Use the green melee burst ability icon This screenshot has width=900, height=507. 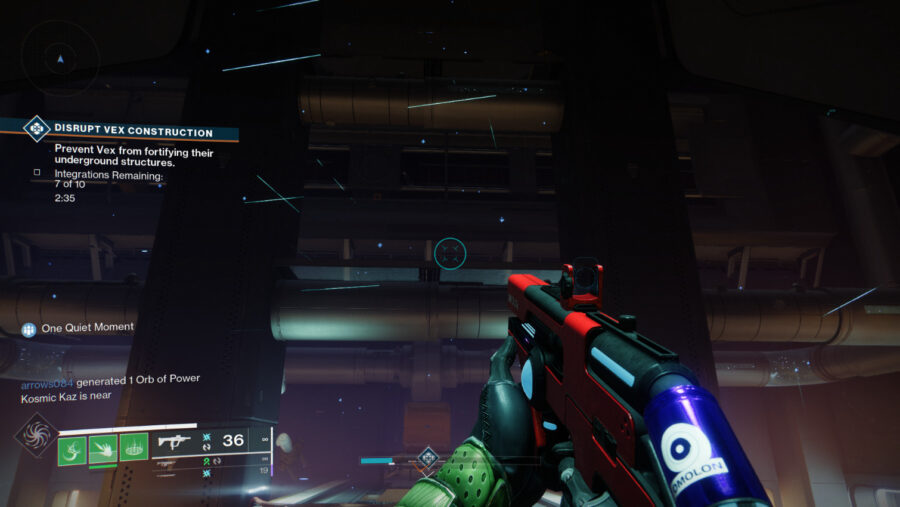point(103,447)
